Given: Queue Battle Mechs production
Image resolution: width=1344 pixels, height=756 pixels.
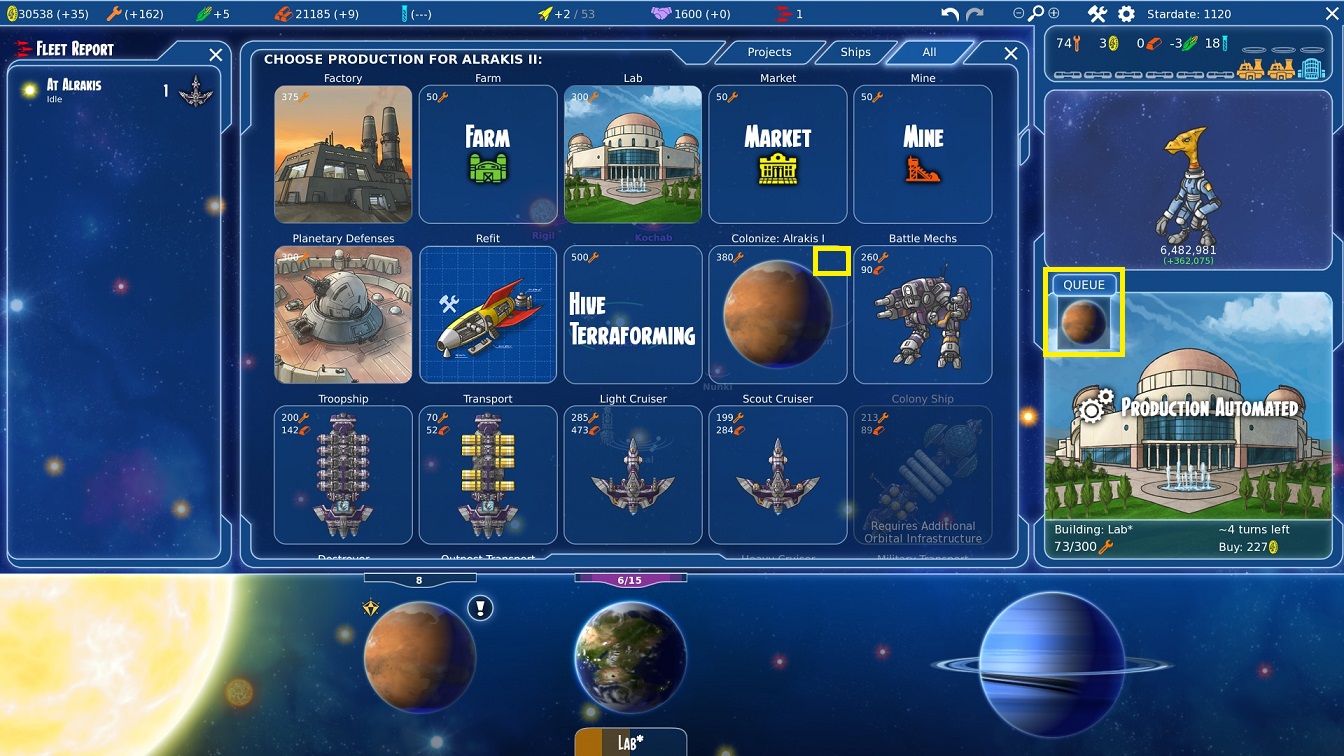Looking at the screenshot, I should (923, 314).
